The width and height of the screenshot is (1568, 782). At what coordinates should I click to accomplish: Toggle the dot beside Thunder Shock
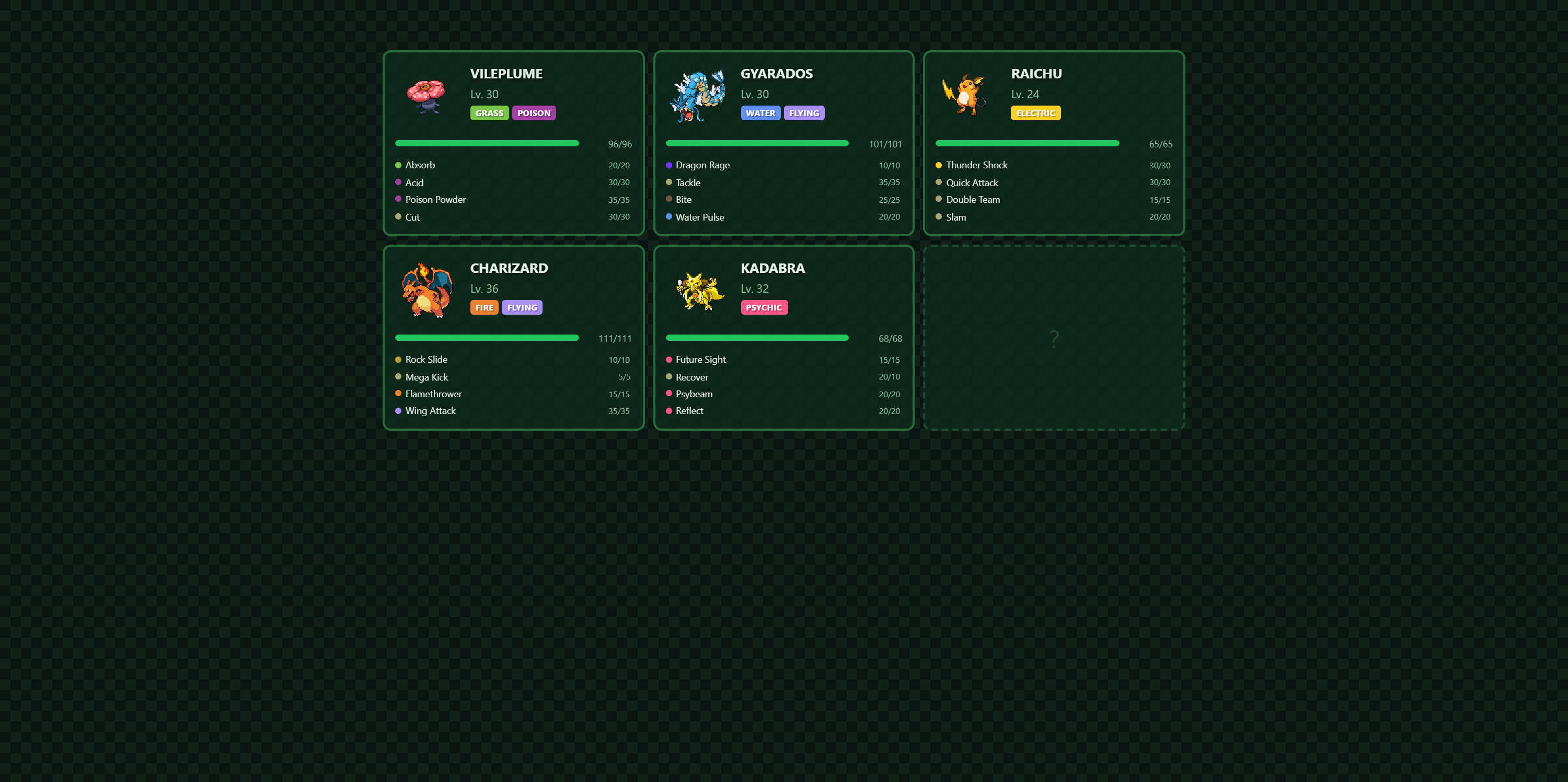coord(939,165)
